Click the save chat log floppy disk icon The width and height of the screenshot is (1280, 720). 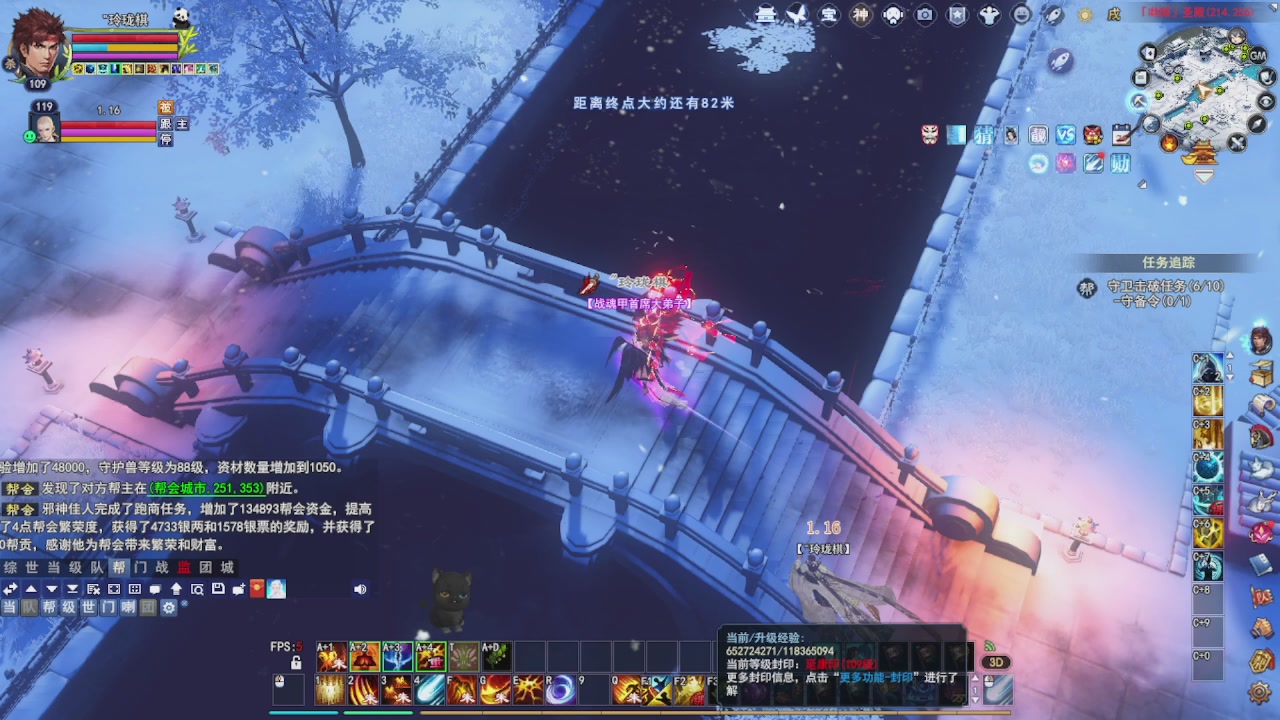click(x=217, y=589)
